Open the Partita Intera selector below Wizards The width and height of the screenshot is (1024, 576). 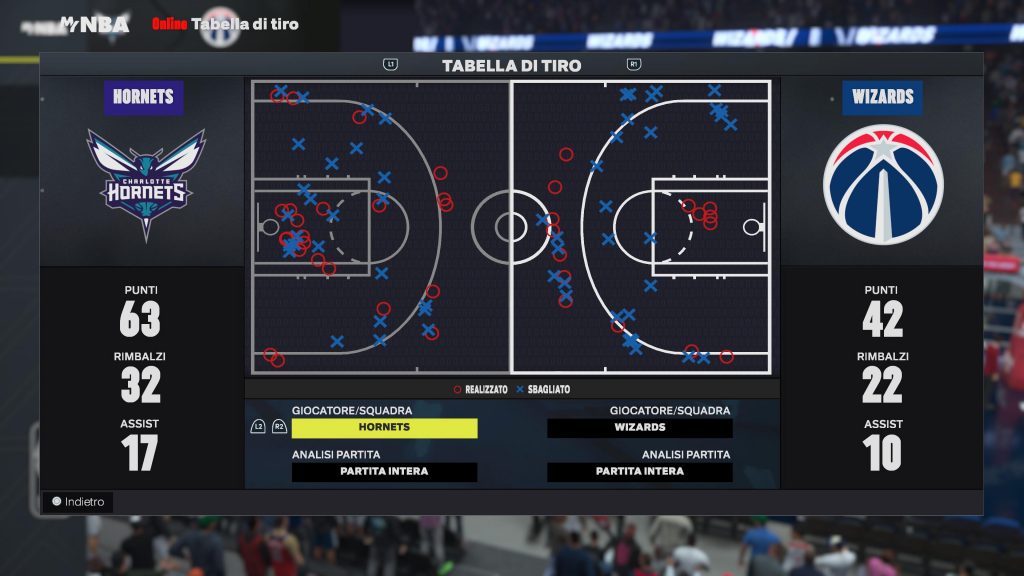point(640,472)
